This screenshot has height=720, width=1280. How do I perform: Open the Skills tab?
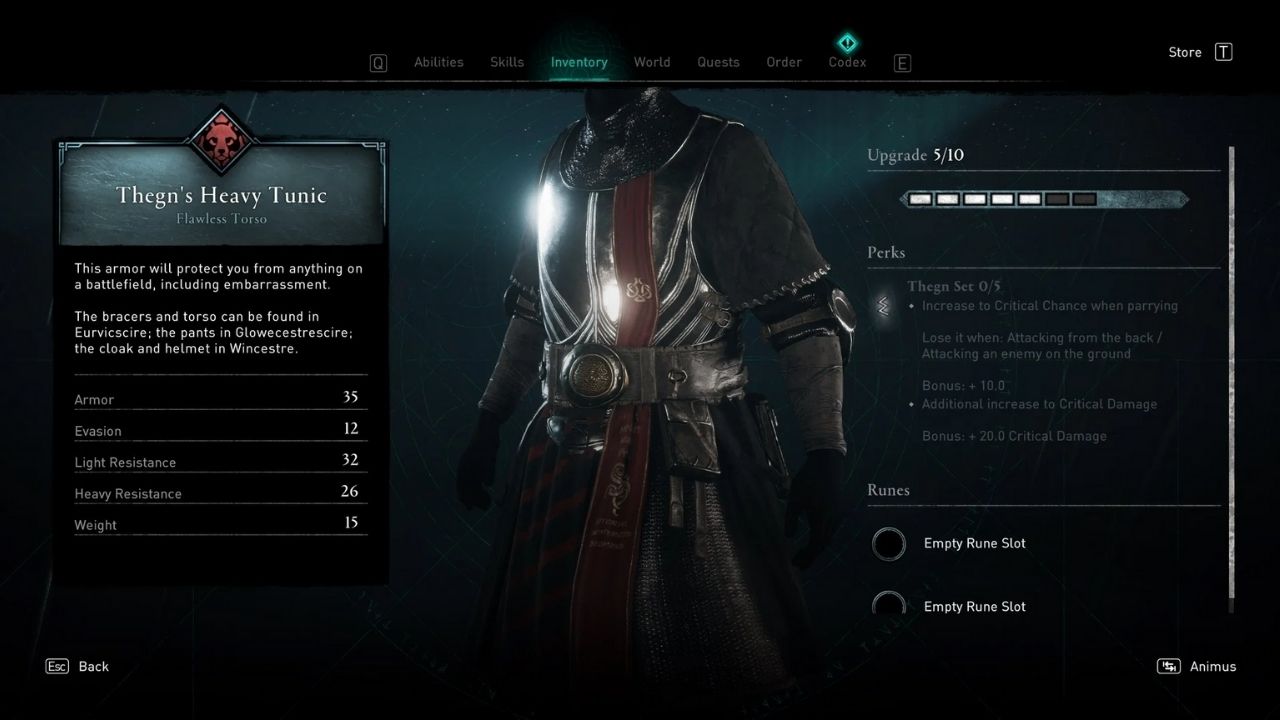pyautogui.click(x=506, y=61)
